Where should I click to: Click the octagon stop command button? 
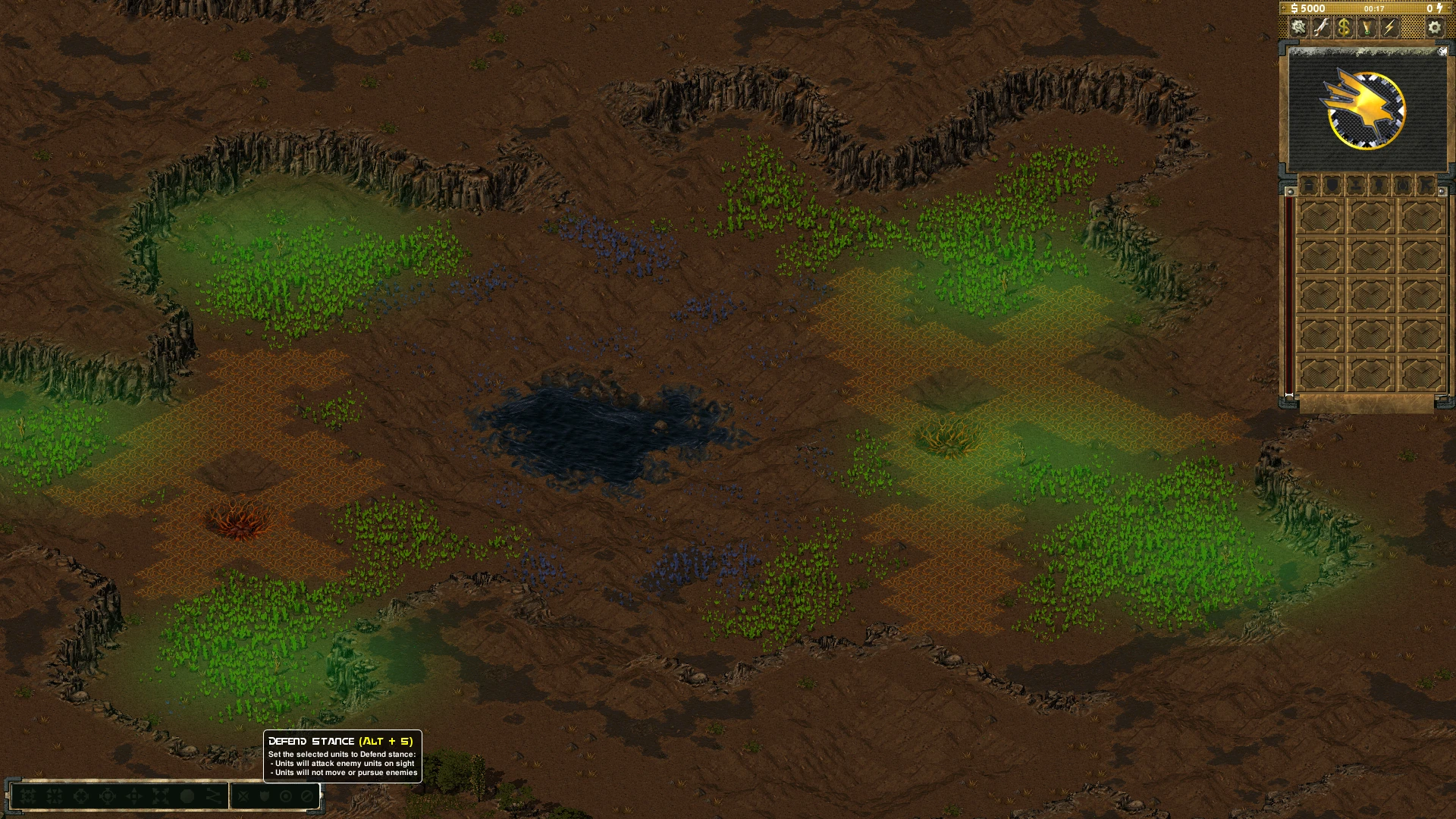[x=187, y=796]
